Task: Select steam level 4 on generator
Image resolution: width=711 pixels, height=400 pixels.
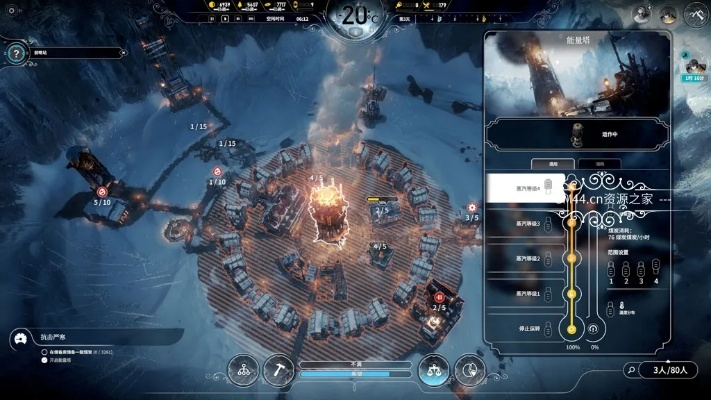Action: [x=527, y=187]
